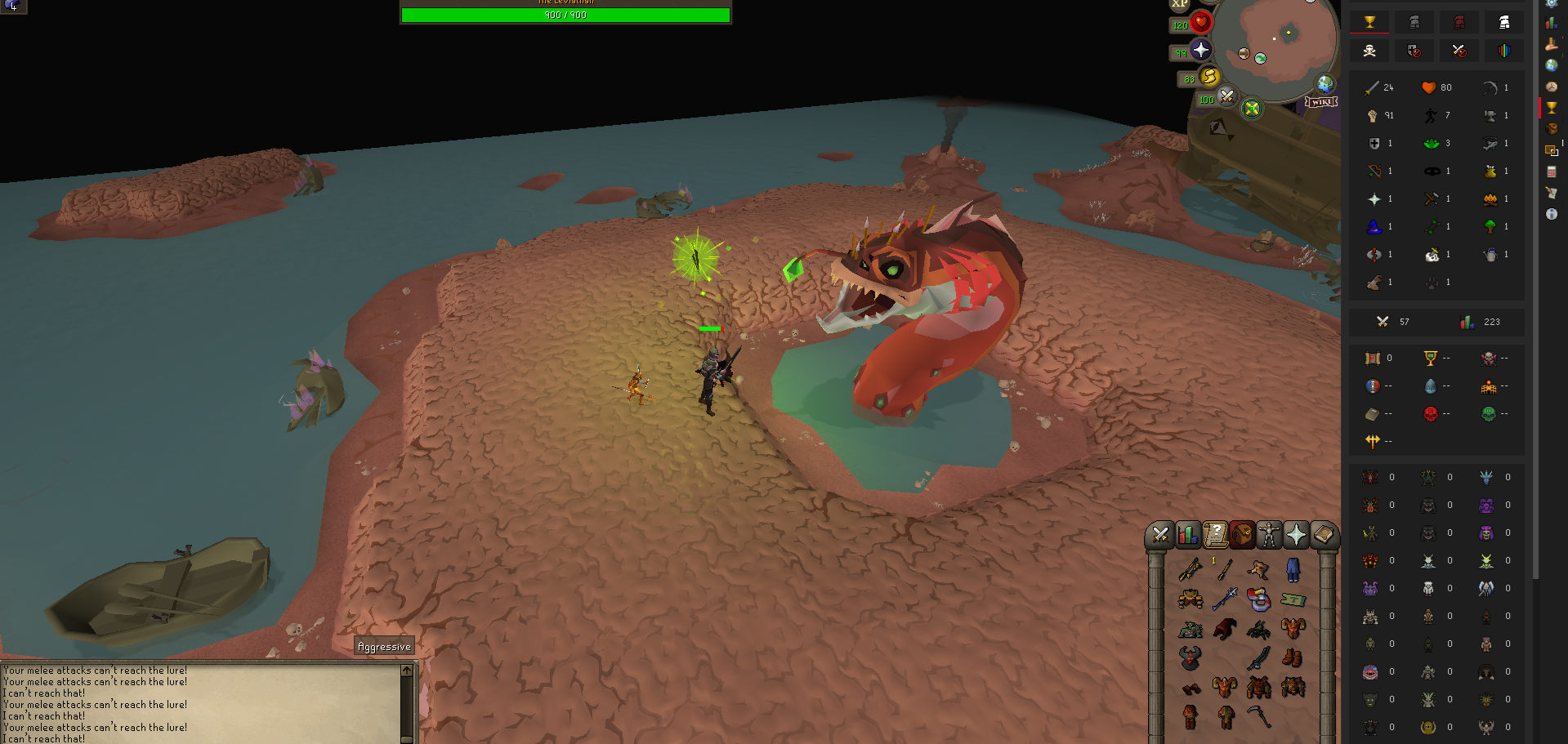The width and height of the screenshot is (1568, 744).
Task: Click the Wiki lookup banner
Action: [x=1320, y=102]
